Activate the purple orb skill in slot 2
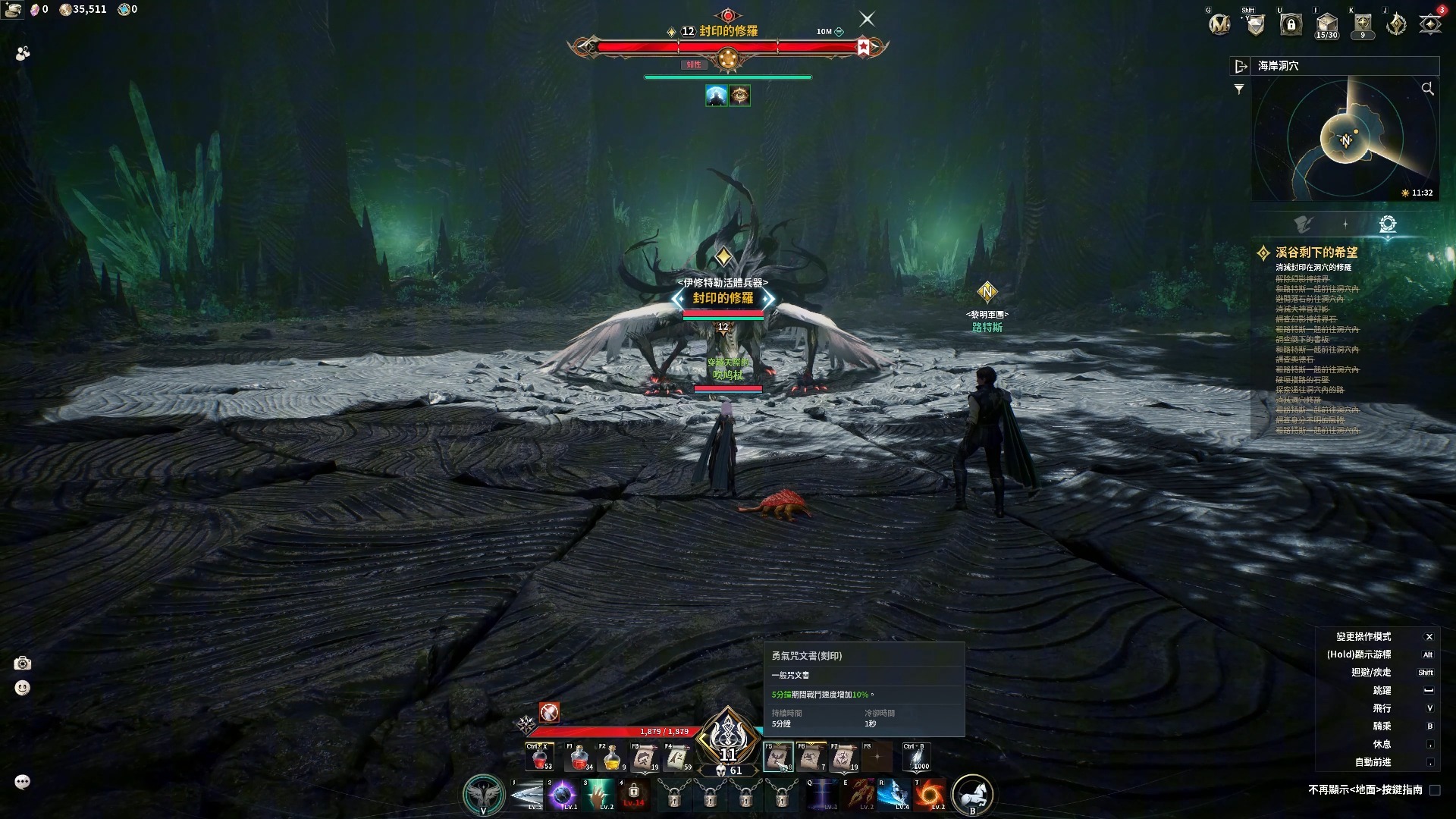The width and height of the screenshot is (1456, 819). tap(562, 795)
